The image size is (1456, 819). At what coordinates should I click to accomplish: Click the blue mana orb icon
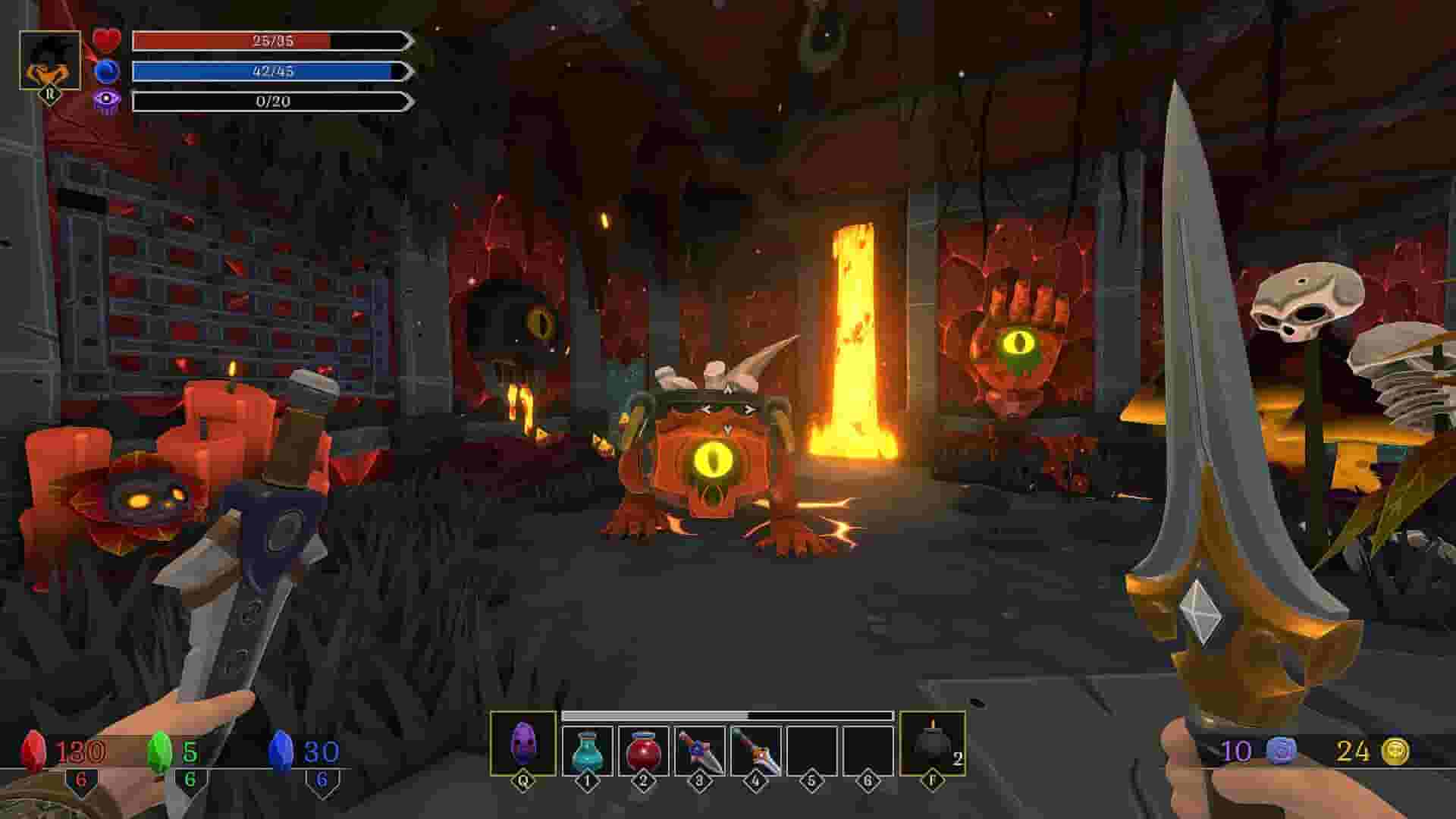tap(107, 72)
